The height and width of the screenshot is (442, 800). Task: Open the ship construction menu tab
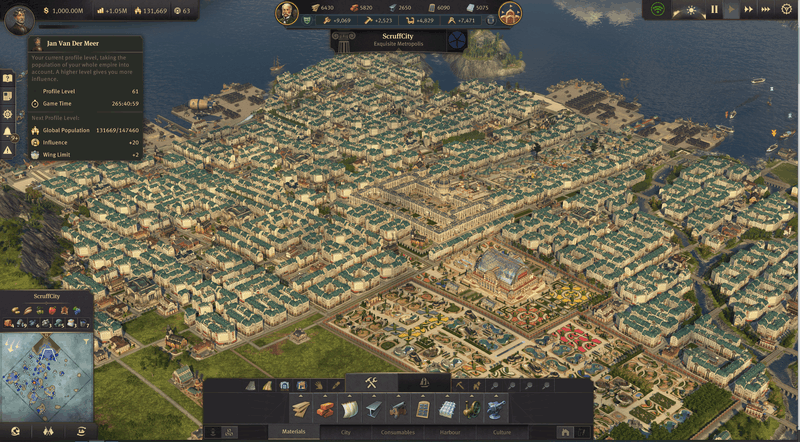point(424,383)
